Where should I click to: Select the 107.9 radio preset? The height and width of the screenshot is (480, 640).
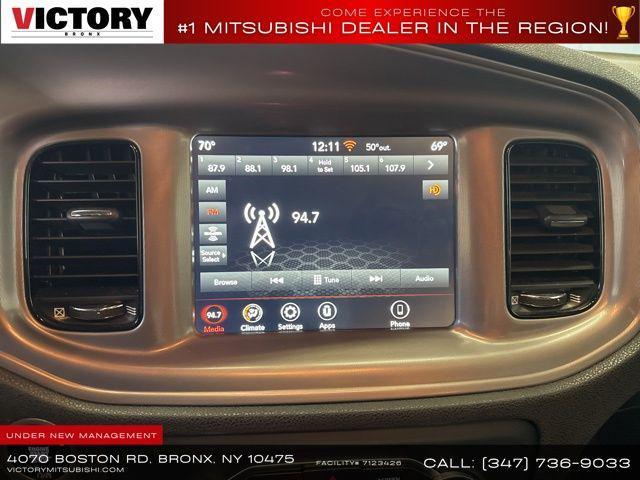(395, 166)
